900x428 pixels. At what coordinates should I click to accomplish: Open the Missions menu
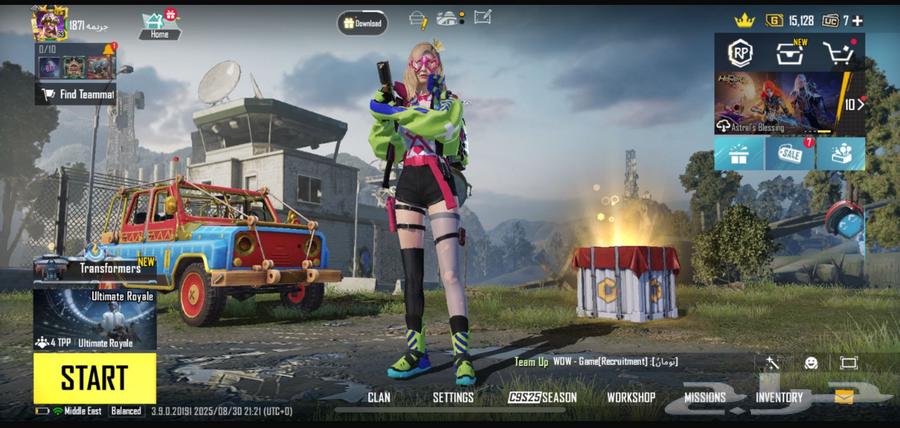pyautogui.click(x=705, y=397)
